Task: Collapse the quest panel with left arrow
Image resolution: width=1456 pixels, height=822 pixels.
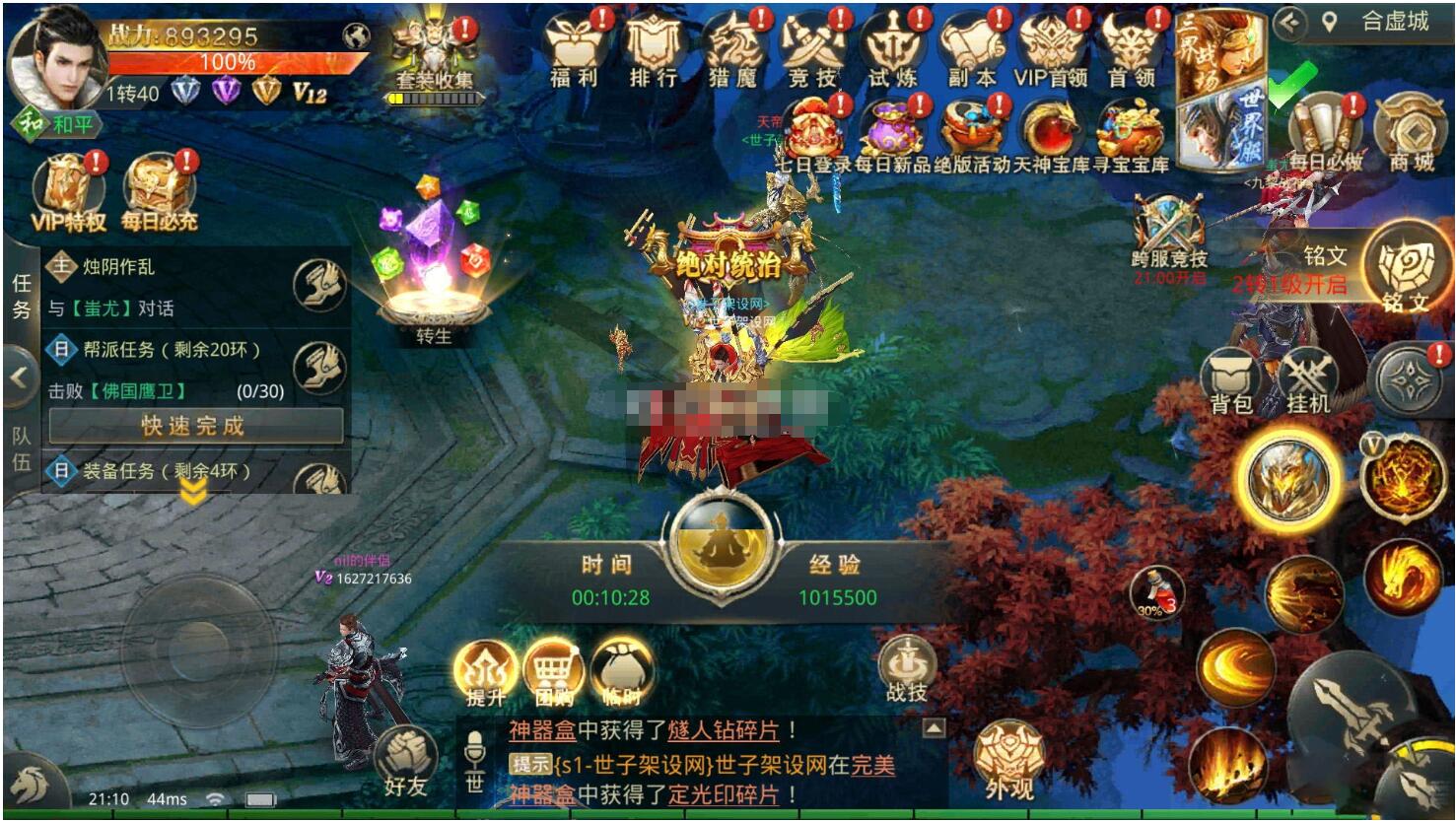Action: 16,375
